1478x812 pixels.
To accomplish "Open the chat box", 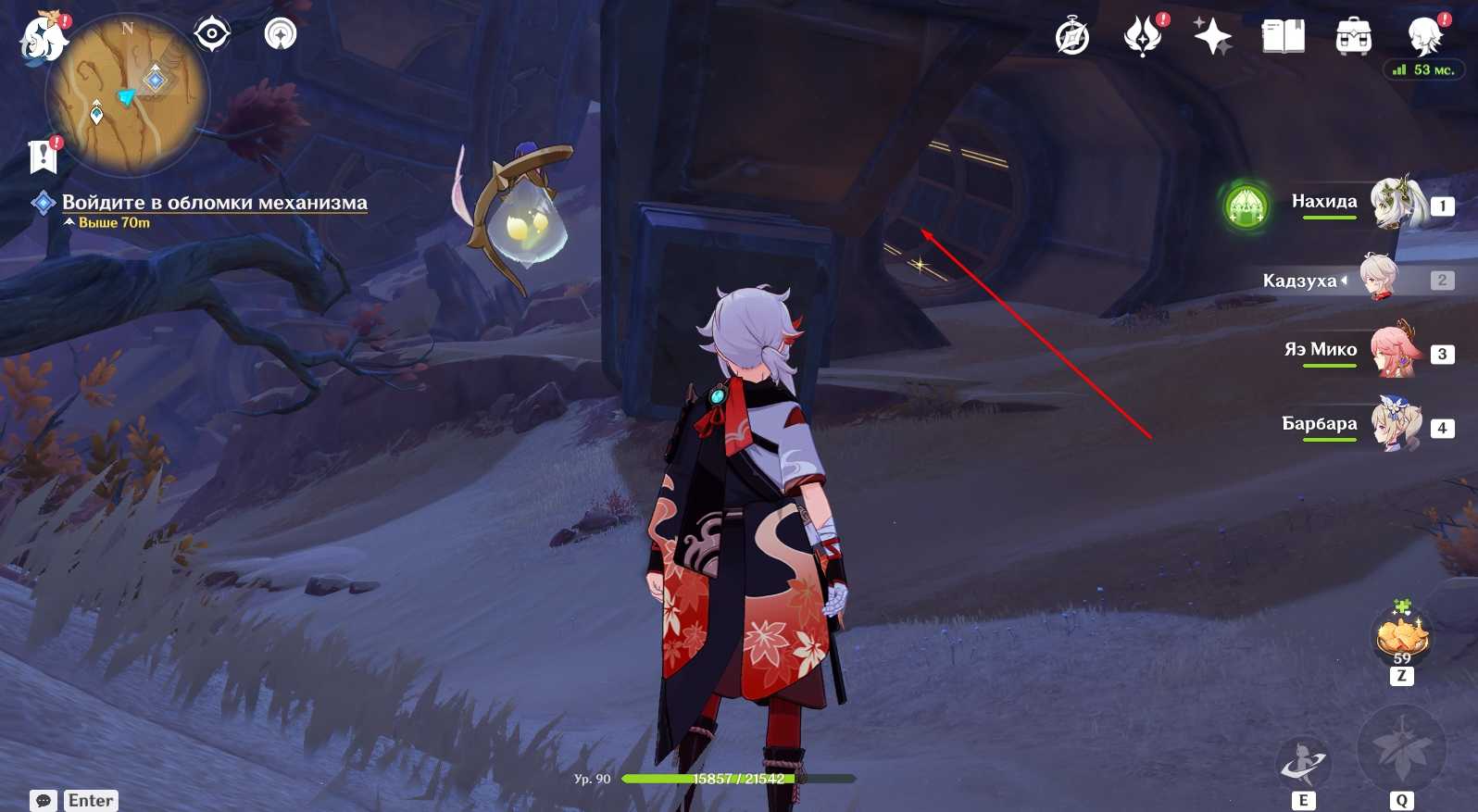I will 44,801.
